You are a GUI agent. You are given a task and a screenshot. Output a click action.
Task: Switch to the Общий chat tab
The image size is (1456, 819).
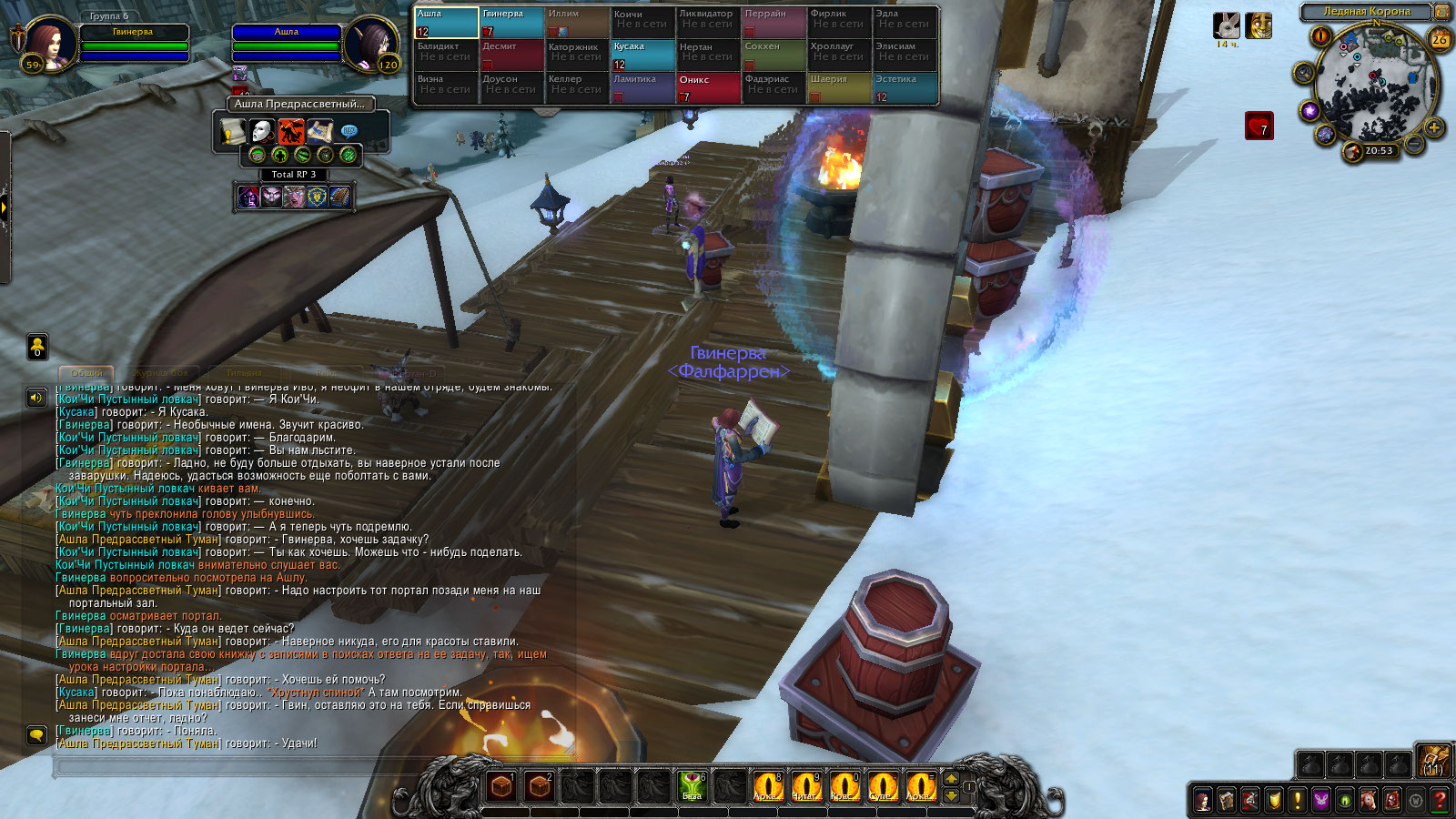(86, 373)
